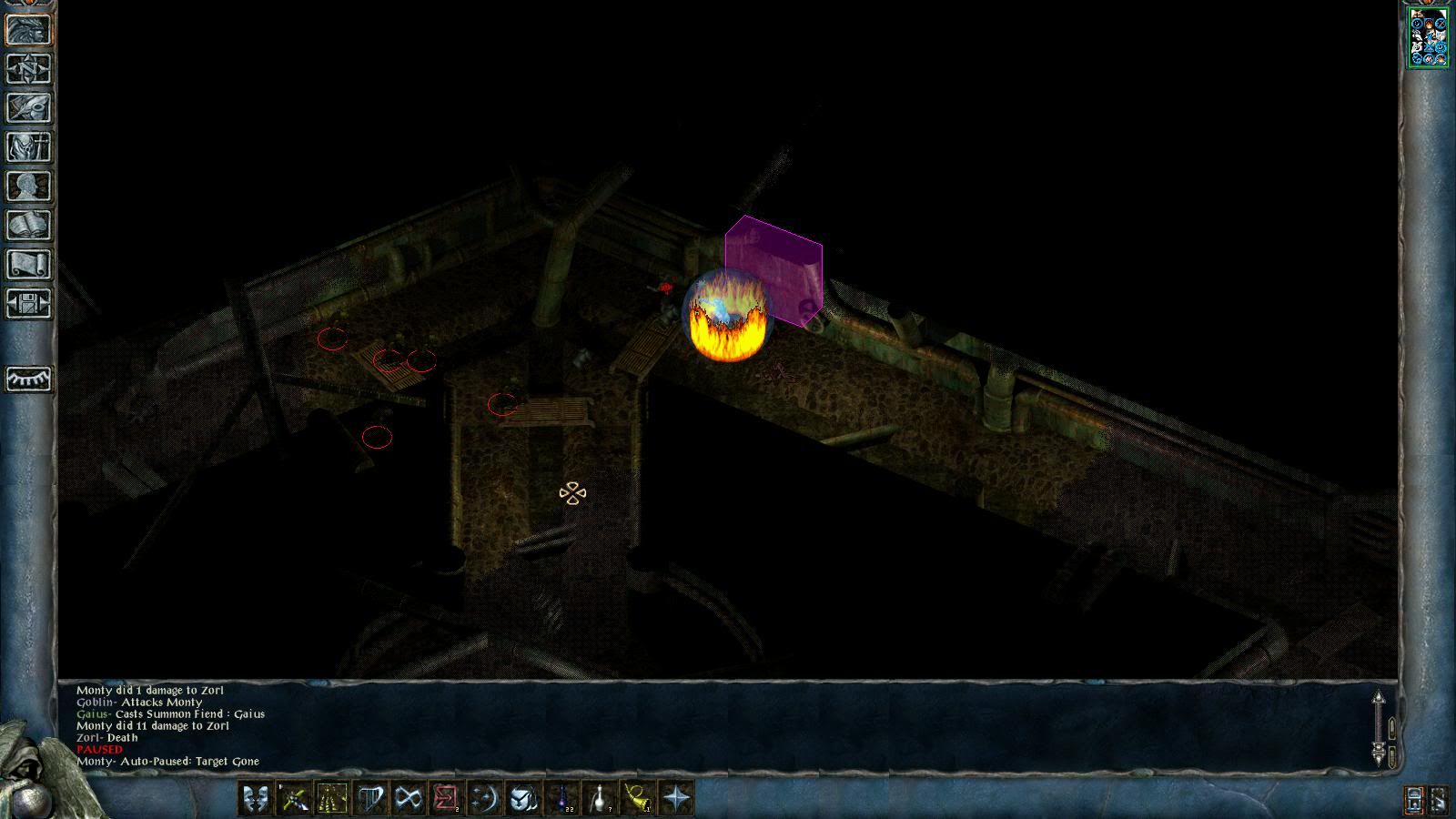The image size is (1456, 819).
Task: Toggle the closed-eye button on left sidebar
Action: pos(28,379)
